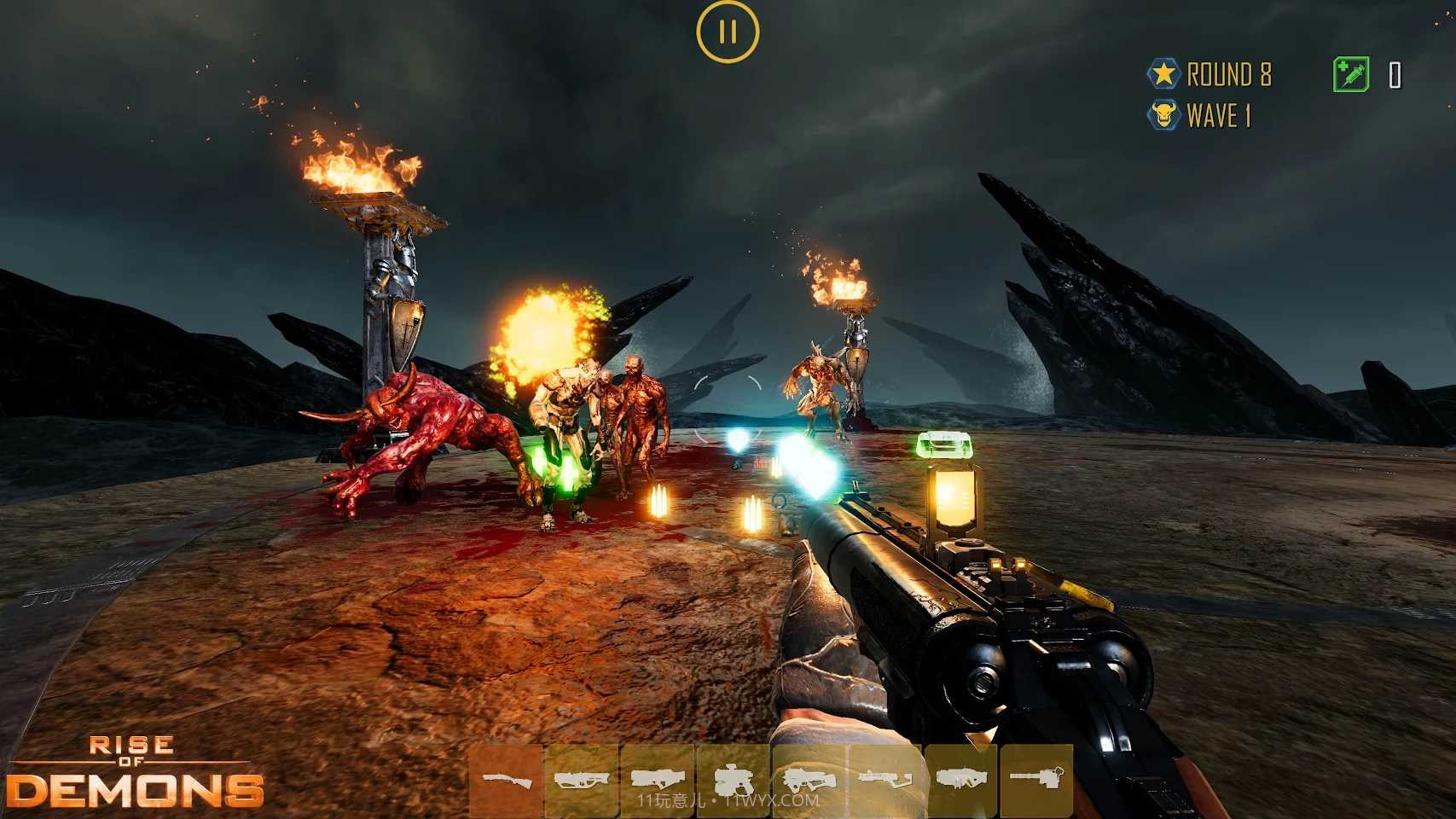Use the green syringe health item

click(x=1351, y=74)
